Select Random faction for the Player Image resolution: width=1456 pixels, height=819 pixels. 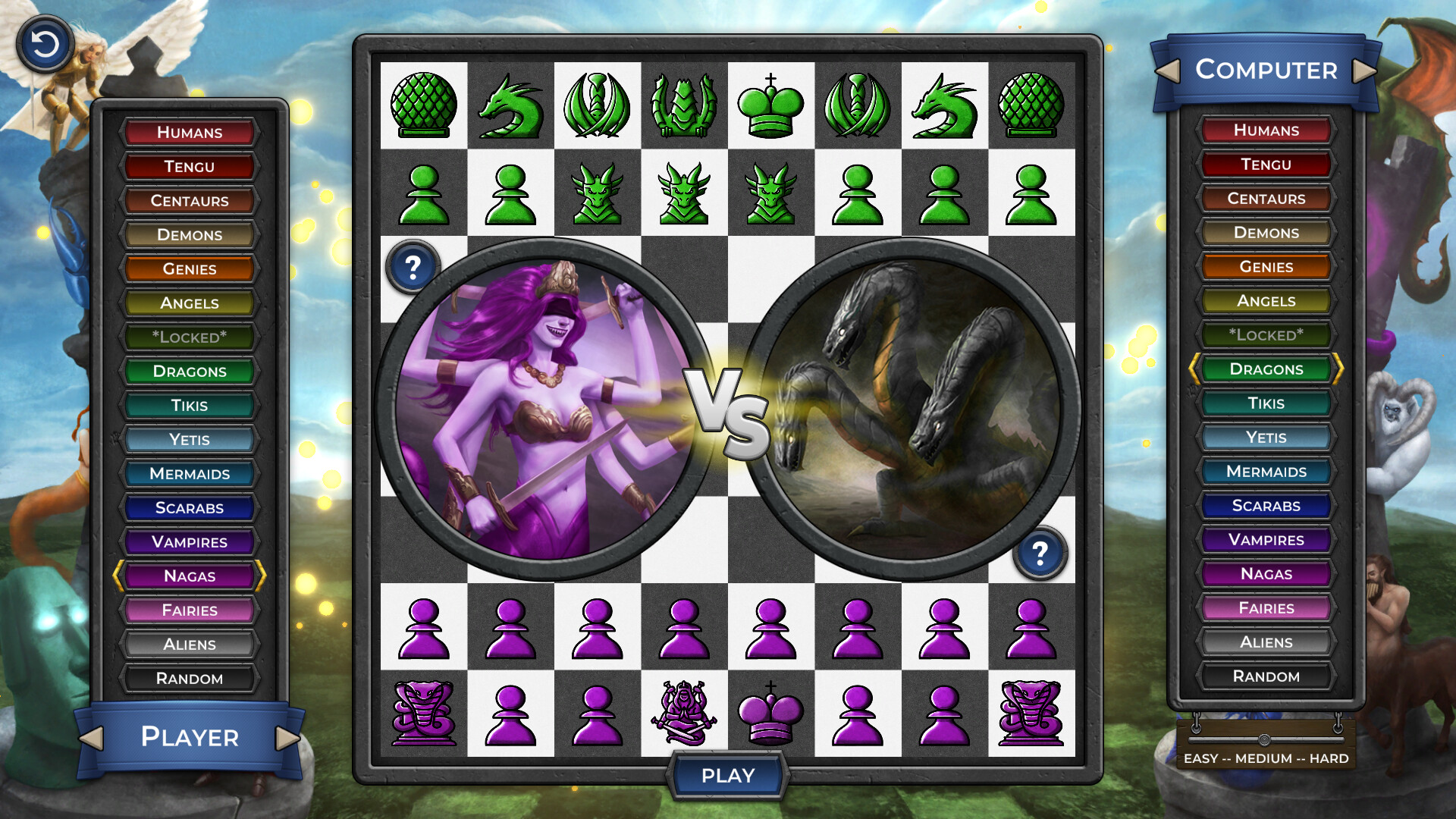(x=190, y=678)
